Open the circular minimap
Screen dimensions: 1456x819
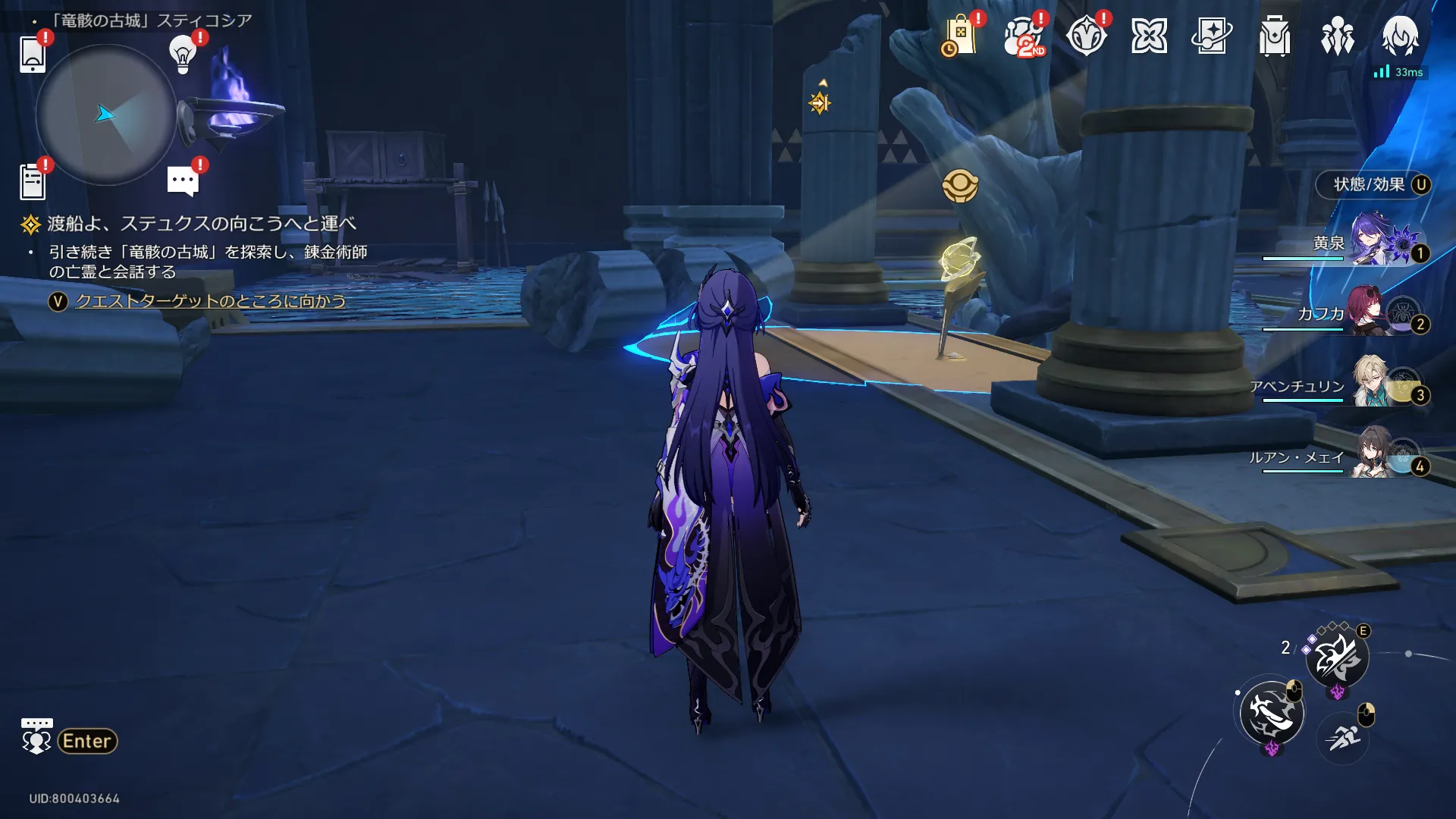(105, 115)
